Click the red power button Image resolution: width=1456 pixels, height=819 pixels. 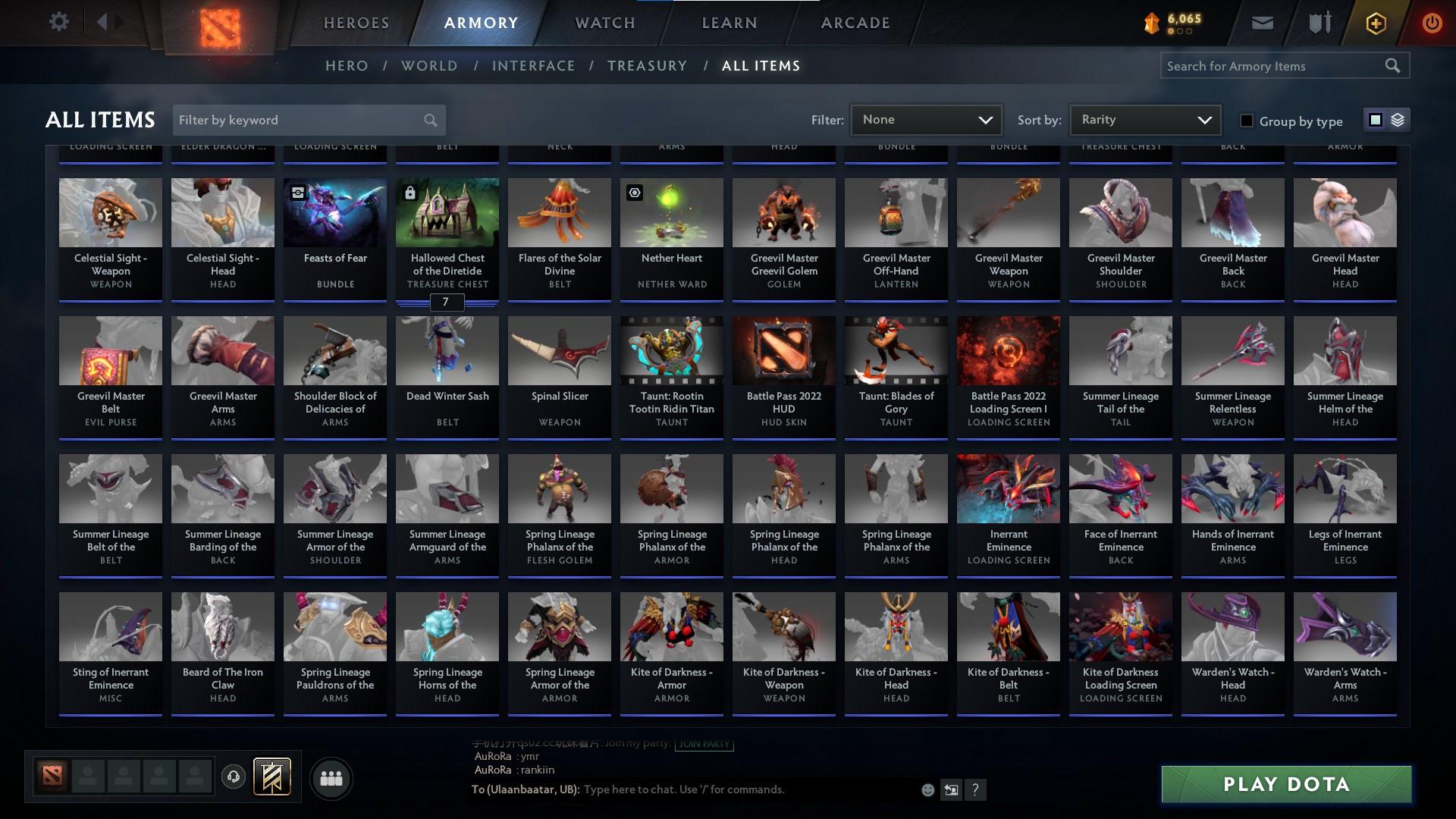tap(1432, 23)
